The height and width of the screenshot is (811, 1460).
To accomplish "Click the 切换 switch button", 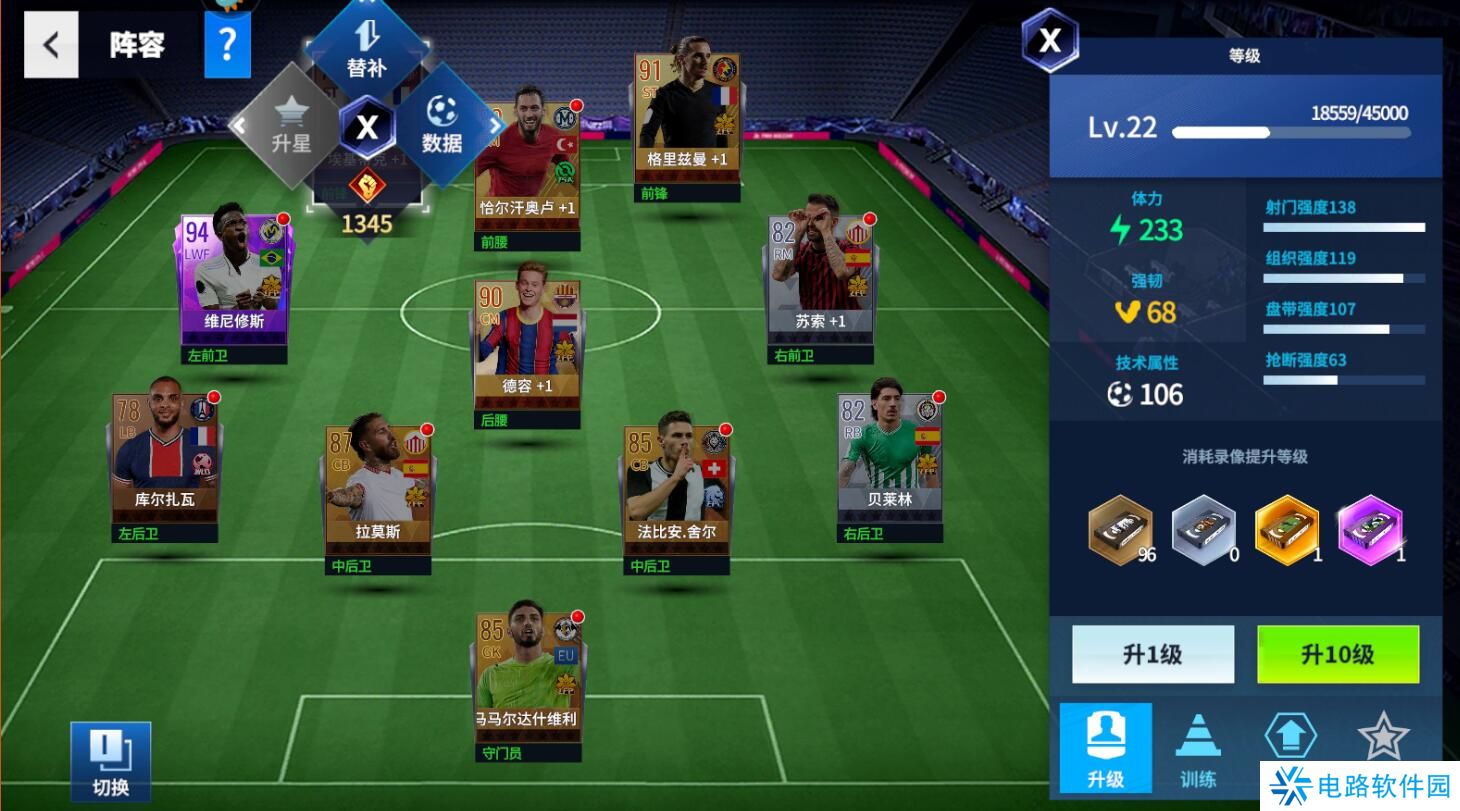I will [x=110, y=761].
